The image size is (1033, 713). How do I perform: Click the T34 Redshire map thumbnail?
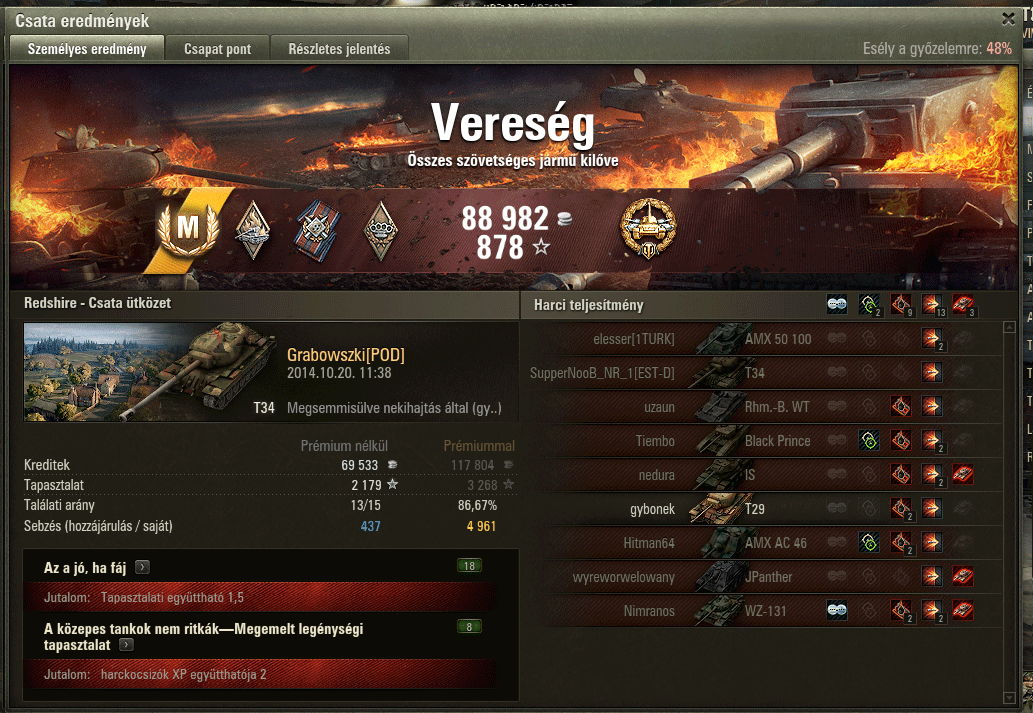150,371
